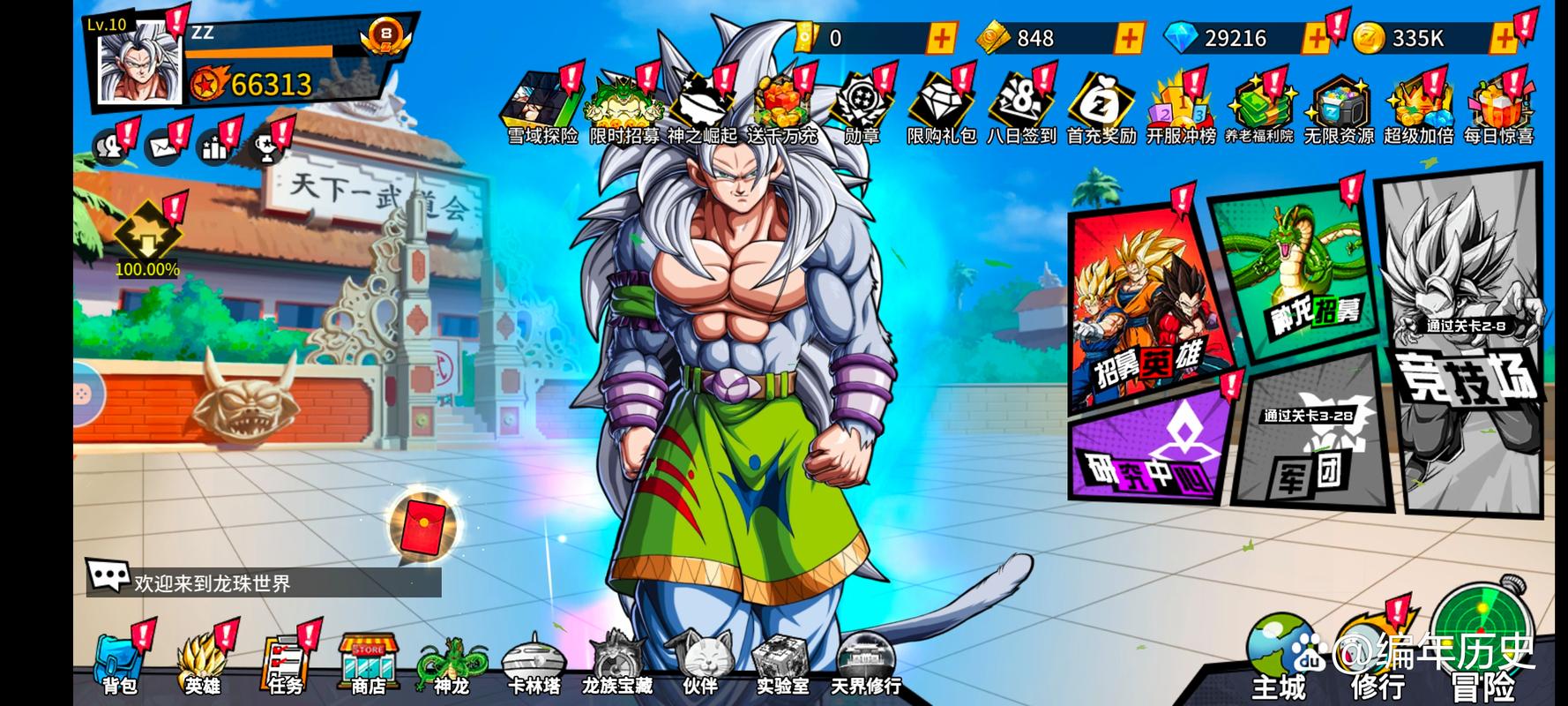
Task: Open the 卡林塔 tower
Action: 534,664
